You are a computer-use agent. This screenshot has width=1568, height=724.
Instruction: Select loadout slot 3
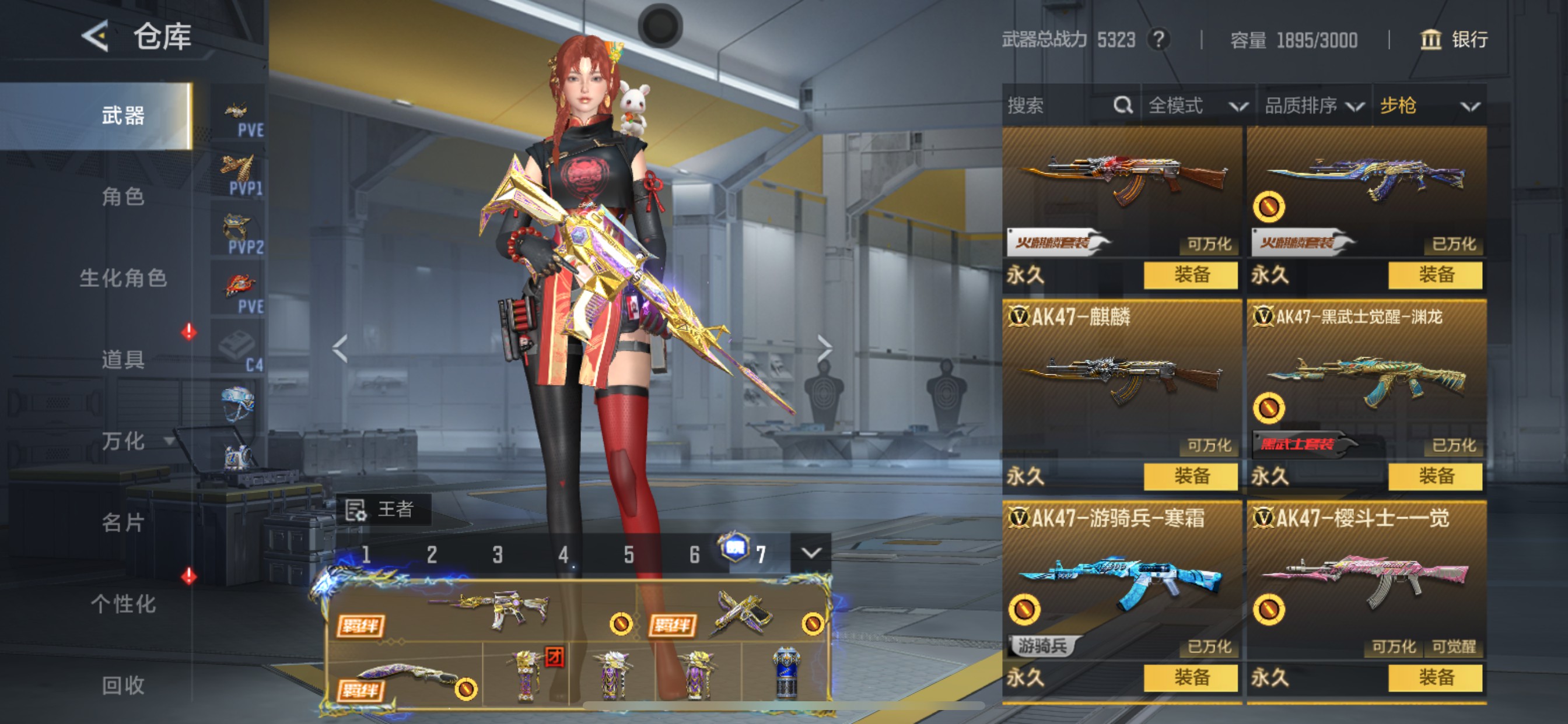[x=498, y=554]
